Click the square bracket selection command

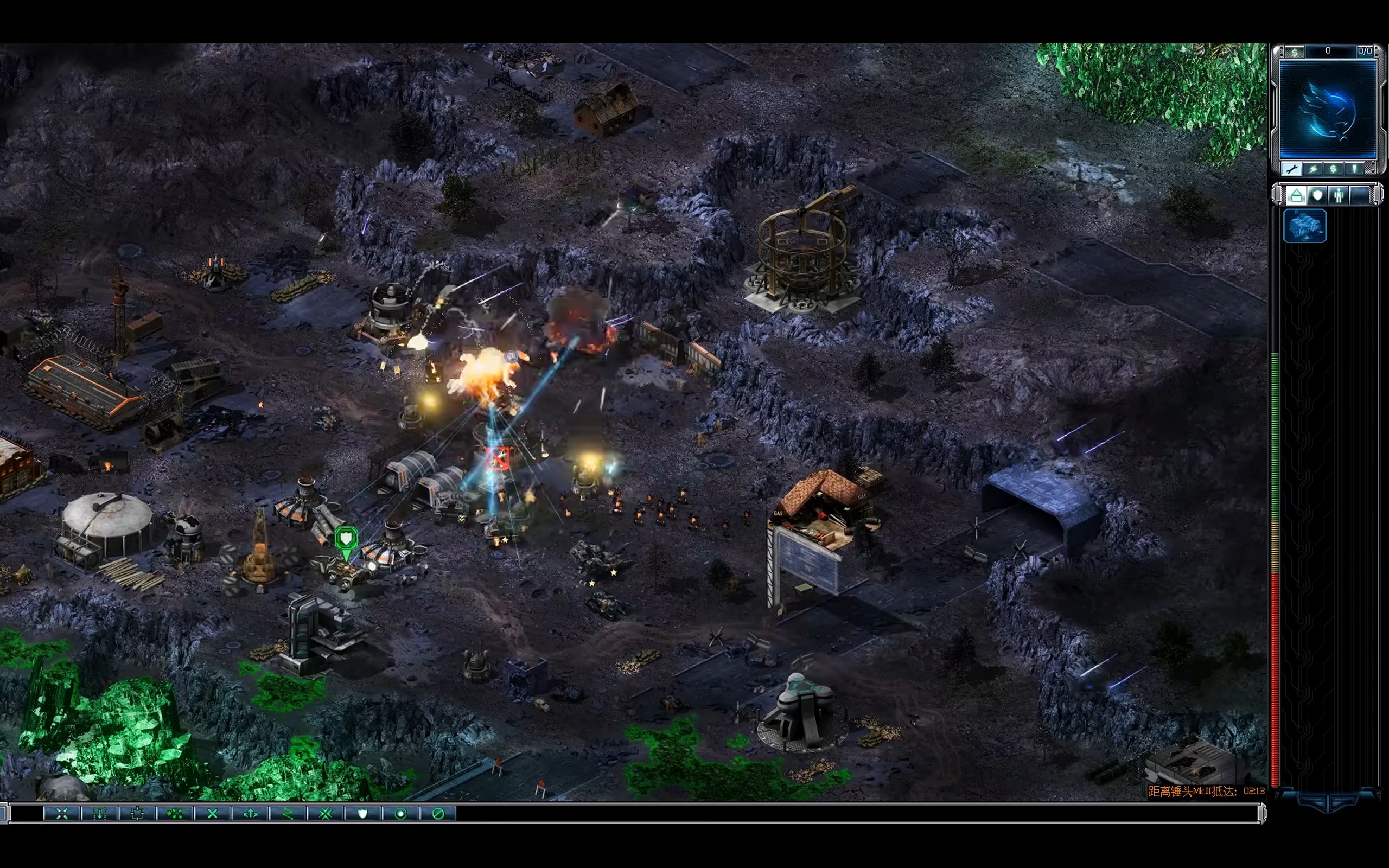click(137, 813)
